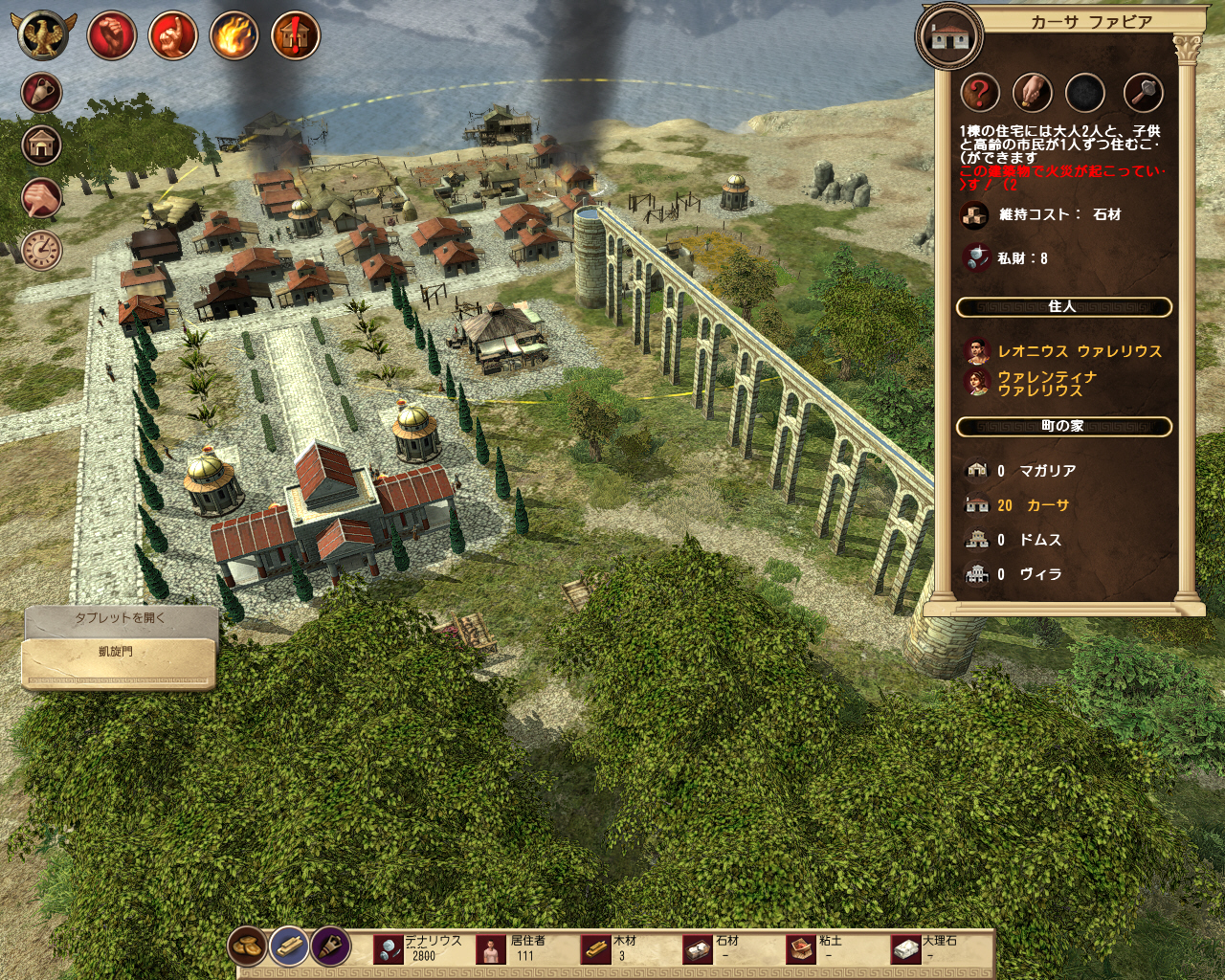Viewport: 1225px width, 980px height.
Task: Open the amphora goods menu
Action: (x=42, y=94)
